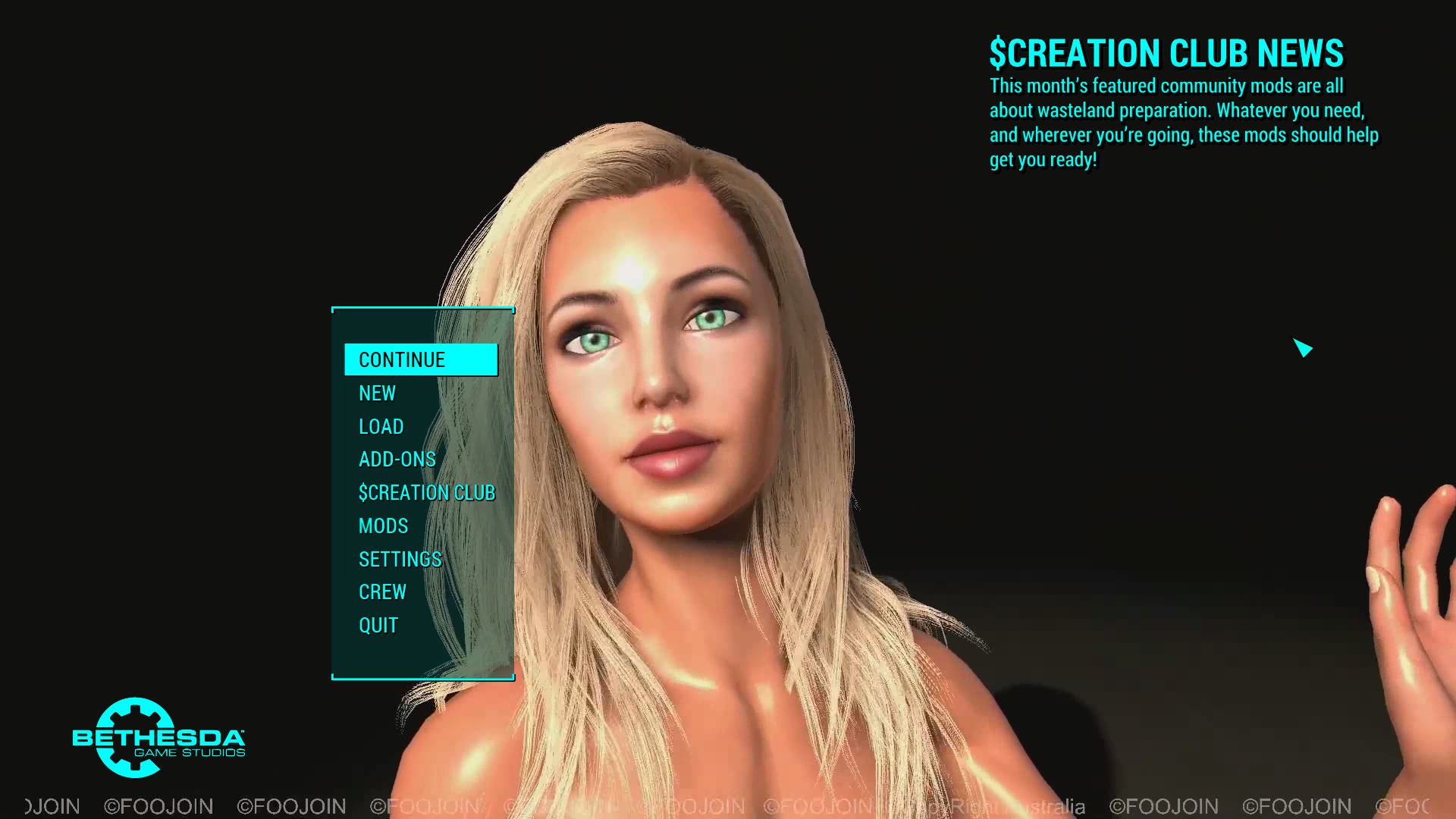Open the $CREATION CLUB NEWS headline
The image size is (1456, 819).
(1166, 53)
